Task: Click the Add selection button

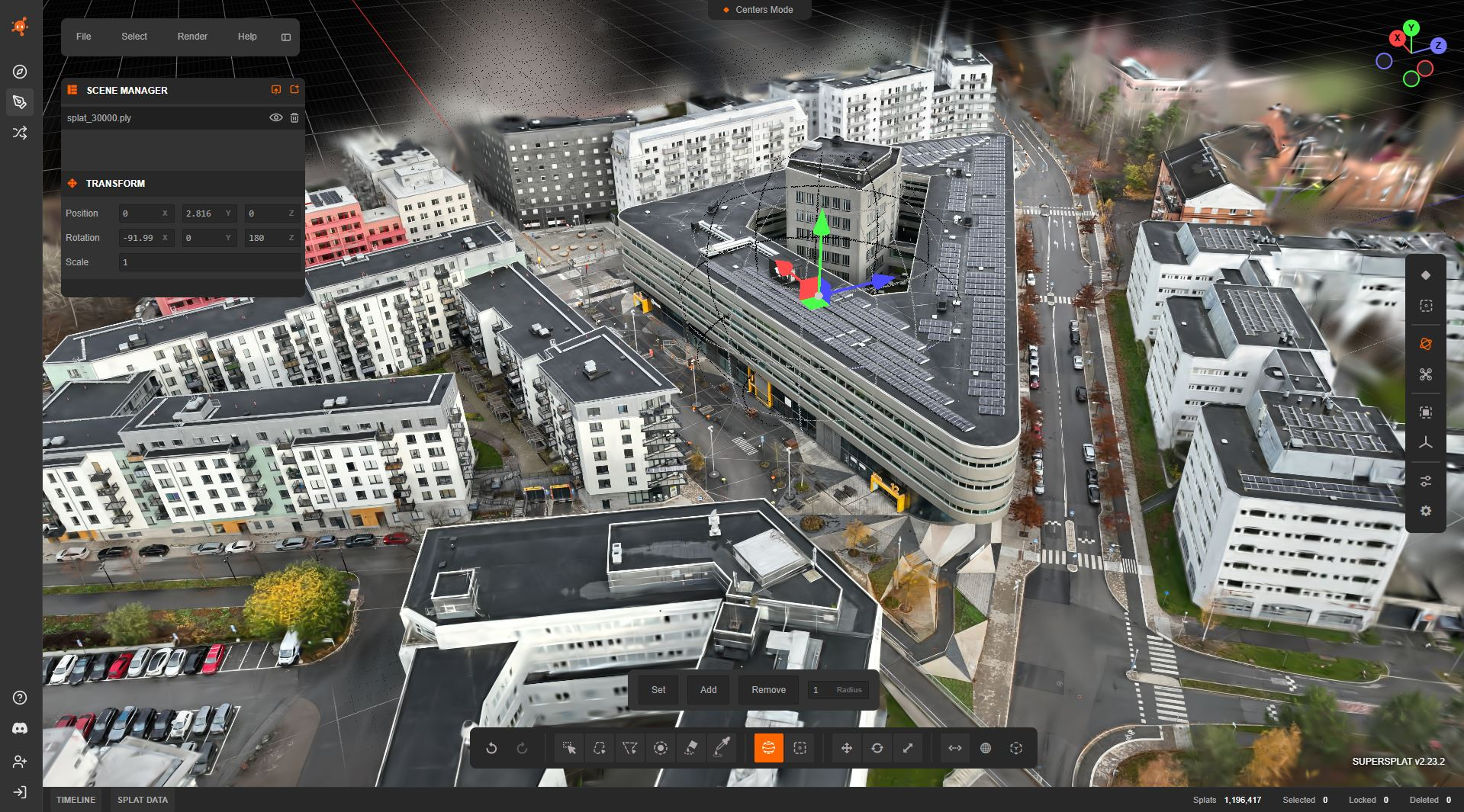Action: [708, 690]
